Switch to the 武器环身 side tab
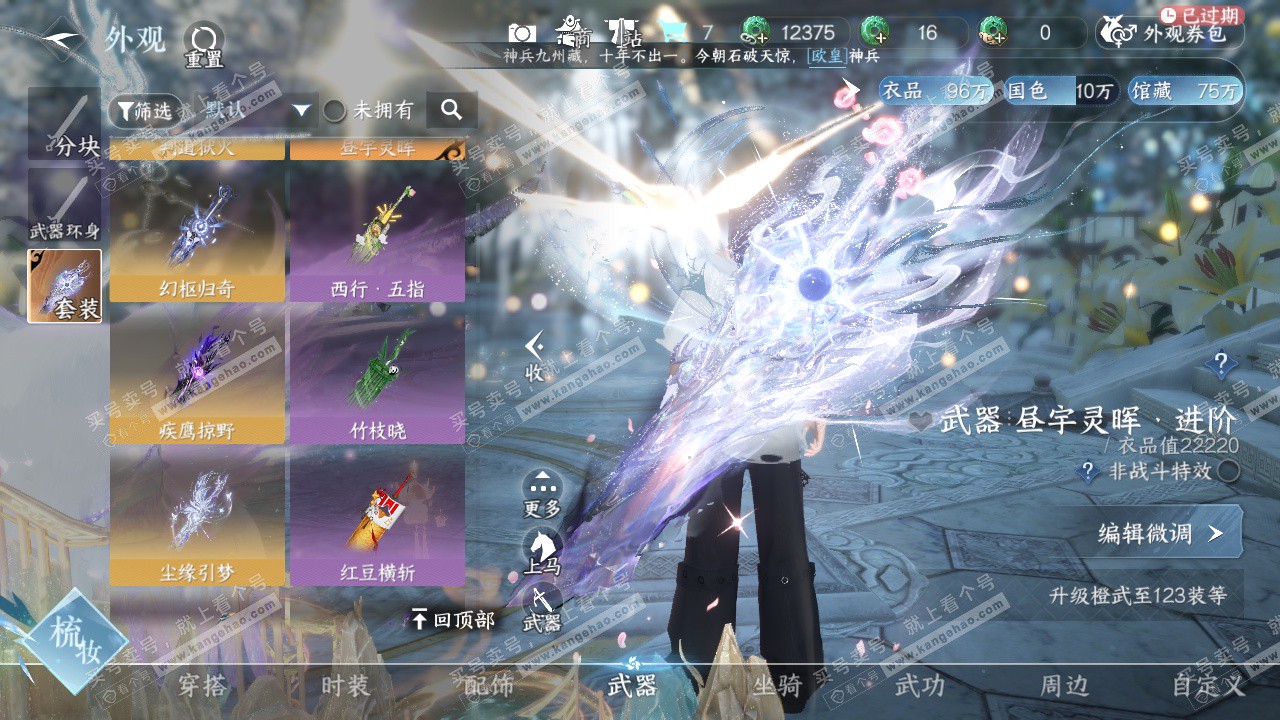The image size is (1280, 720). coord(64,206)
